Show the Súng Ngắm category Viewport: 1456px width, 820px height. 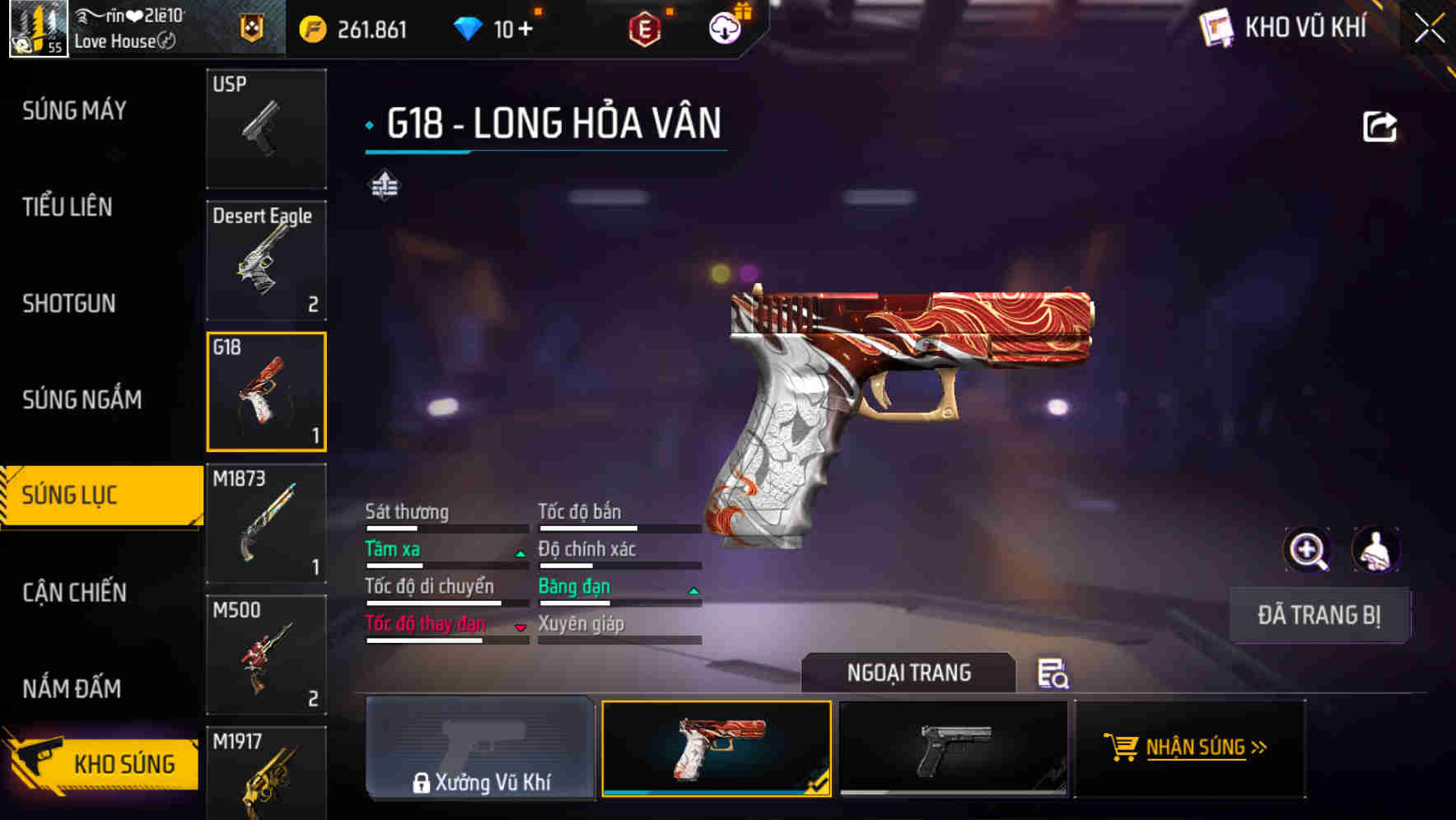(x=82, y=399)
